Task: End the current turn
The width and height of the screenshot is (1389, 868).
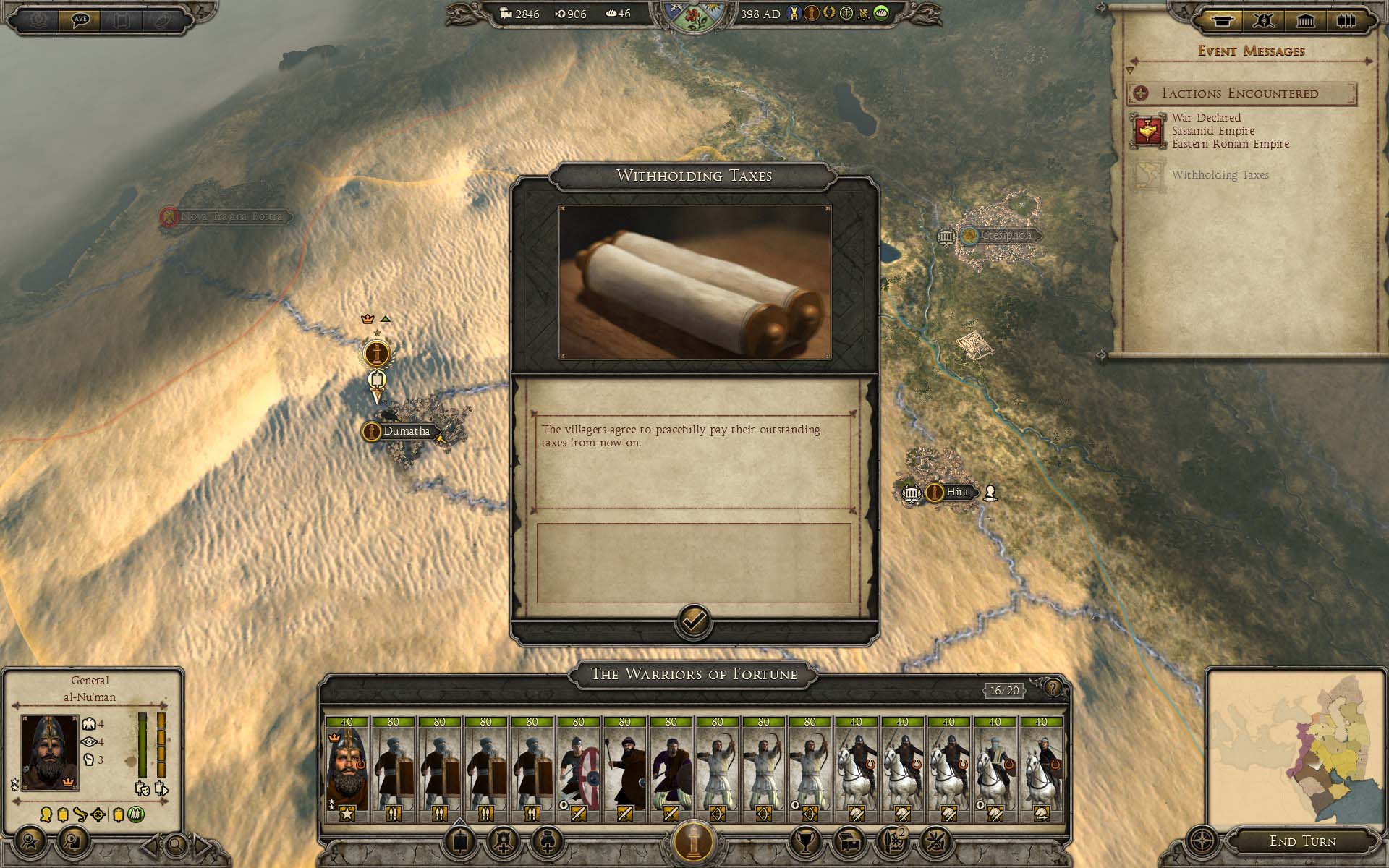Action: pos(1302,841)
